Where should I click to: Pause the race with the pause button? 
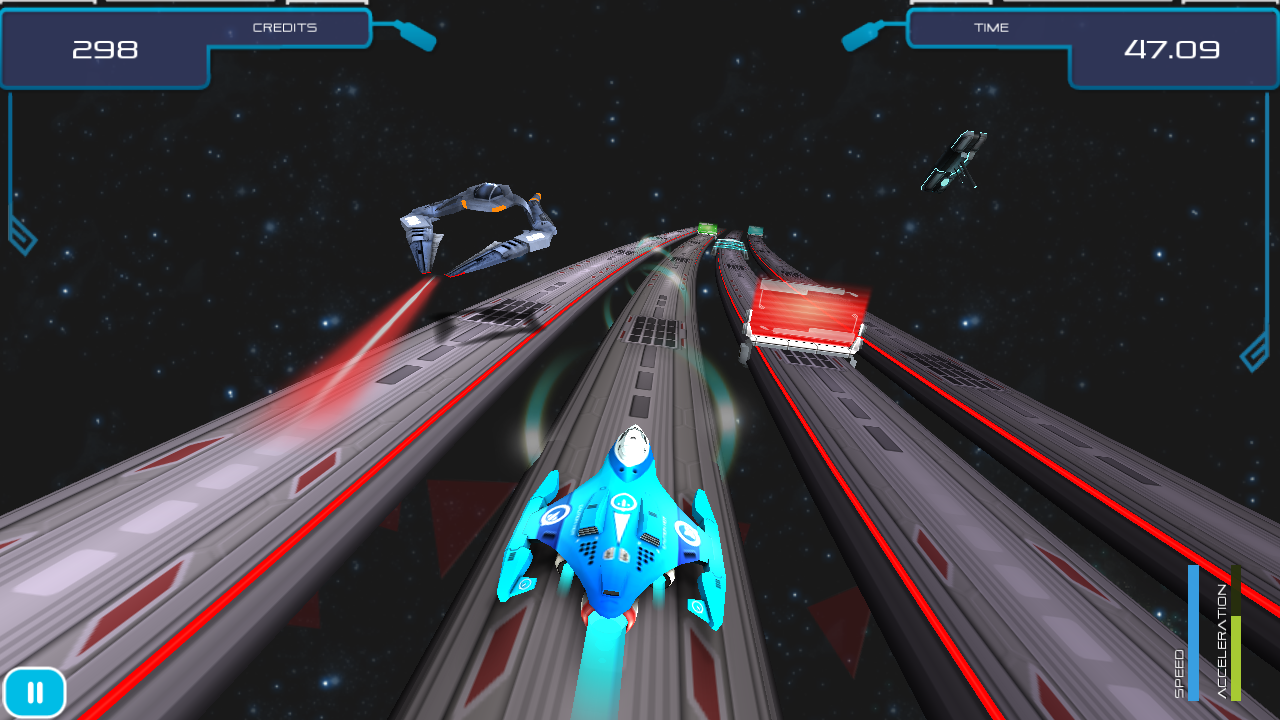[35, 692]
